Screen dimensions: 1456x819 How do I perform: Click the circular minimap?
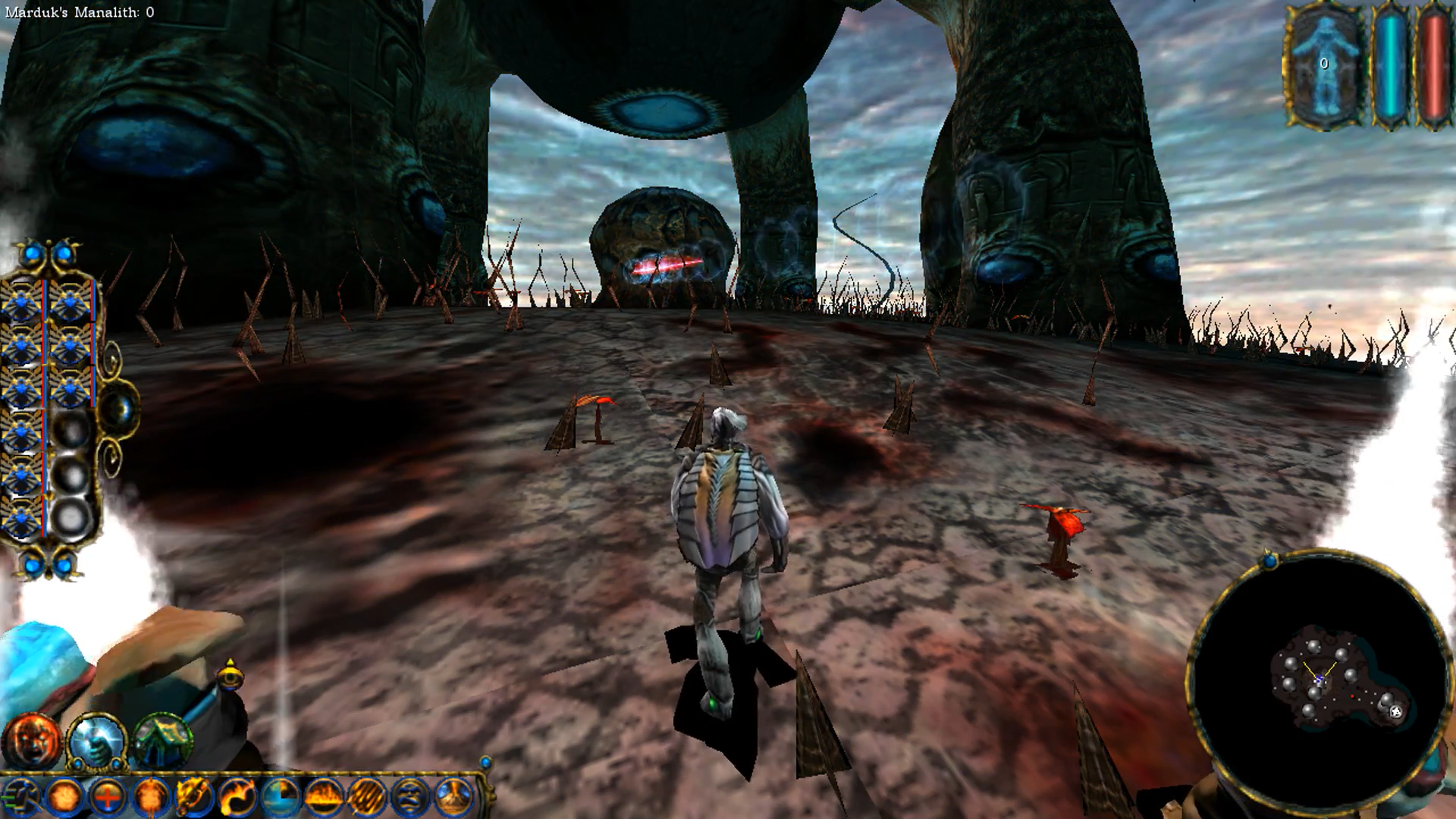[1318, 680]
